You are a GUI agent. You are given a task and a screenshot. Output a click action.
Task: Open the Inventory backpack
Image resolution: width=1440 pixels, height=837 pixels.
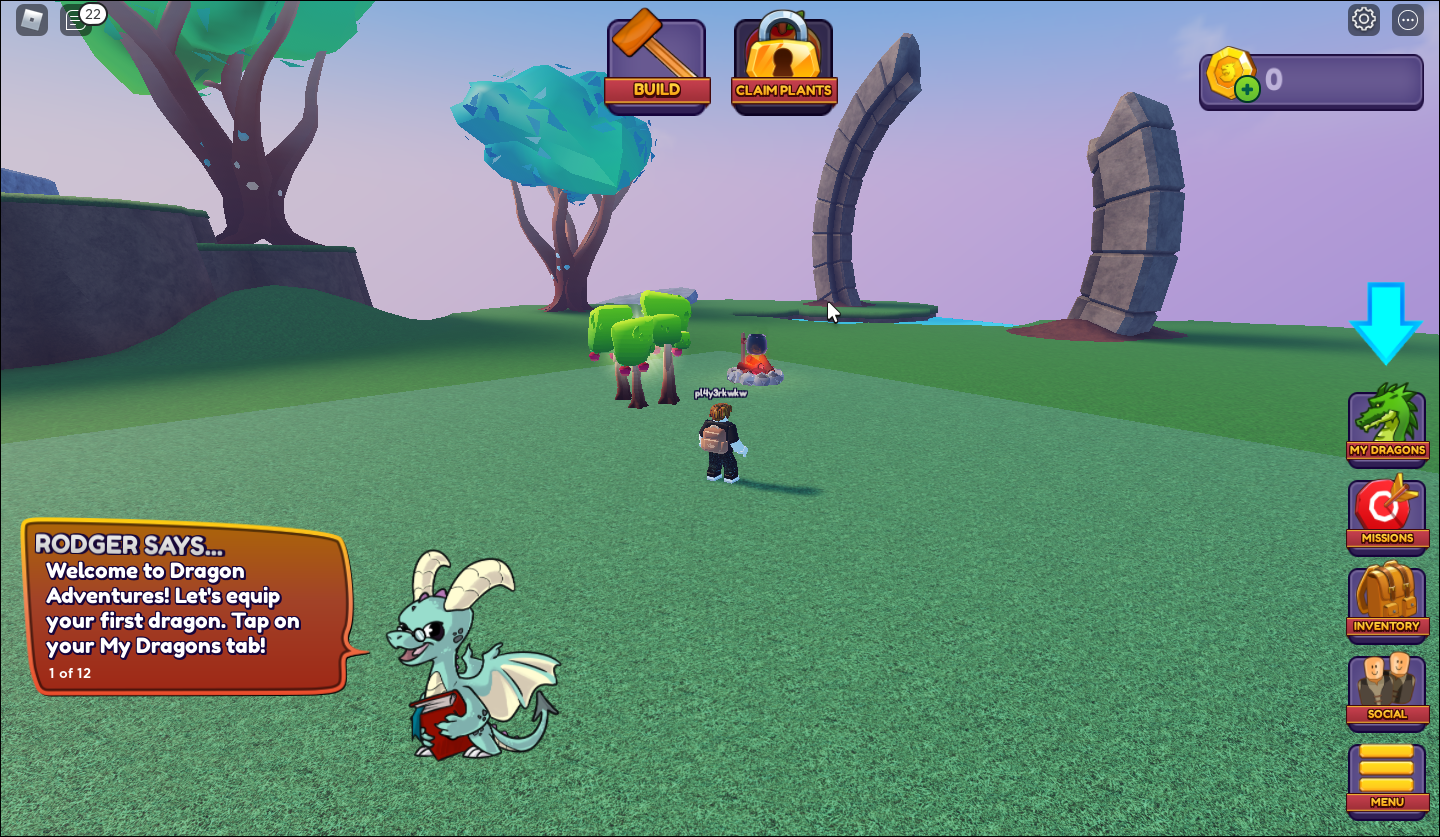[1387, 600]
